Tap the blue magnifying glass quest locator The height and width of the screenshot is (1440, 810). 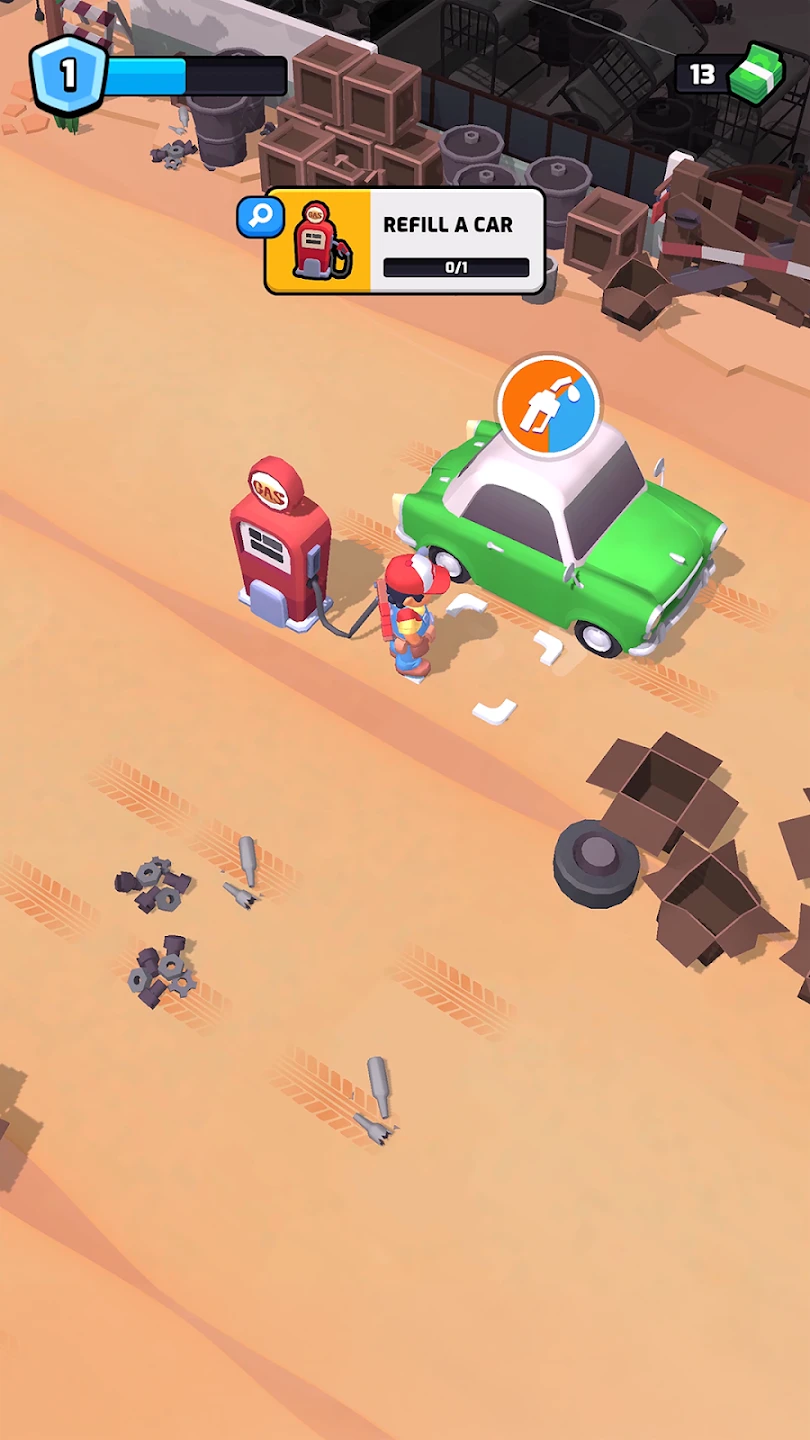coord(260,217)
